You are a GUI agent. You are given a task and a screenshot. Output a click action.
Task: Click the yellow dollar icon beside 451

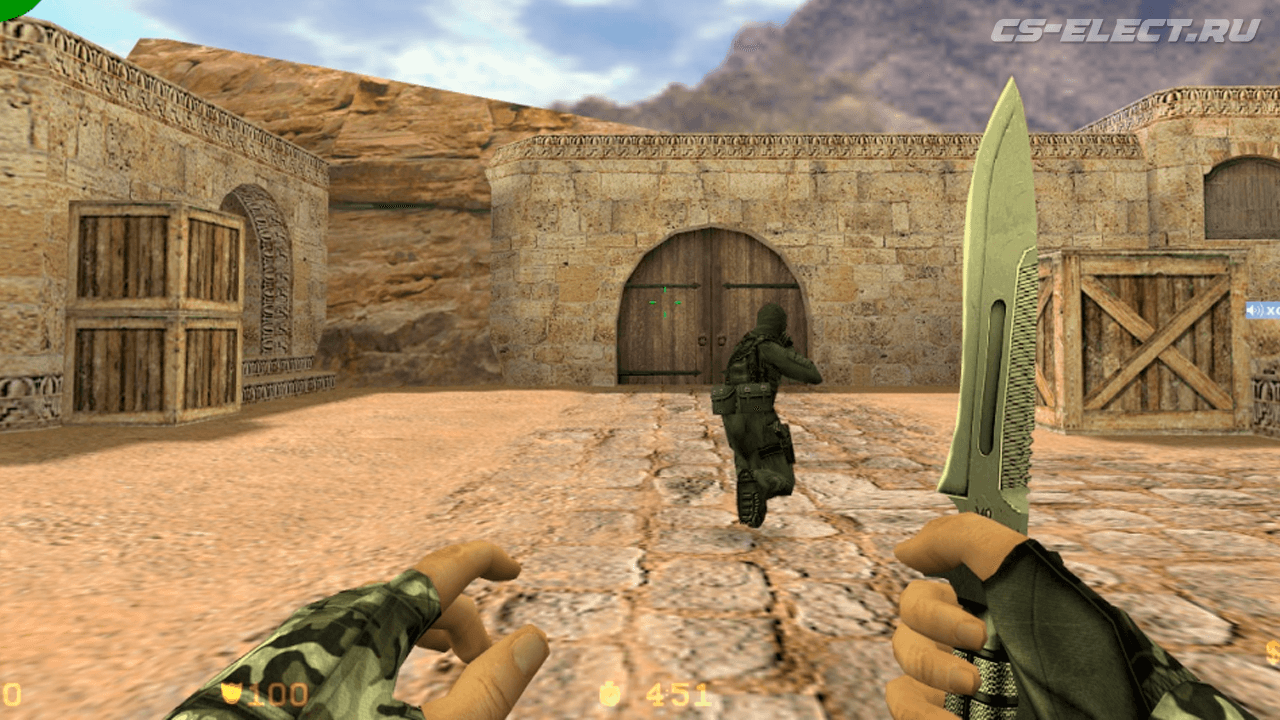(x=611, y=695)
